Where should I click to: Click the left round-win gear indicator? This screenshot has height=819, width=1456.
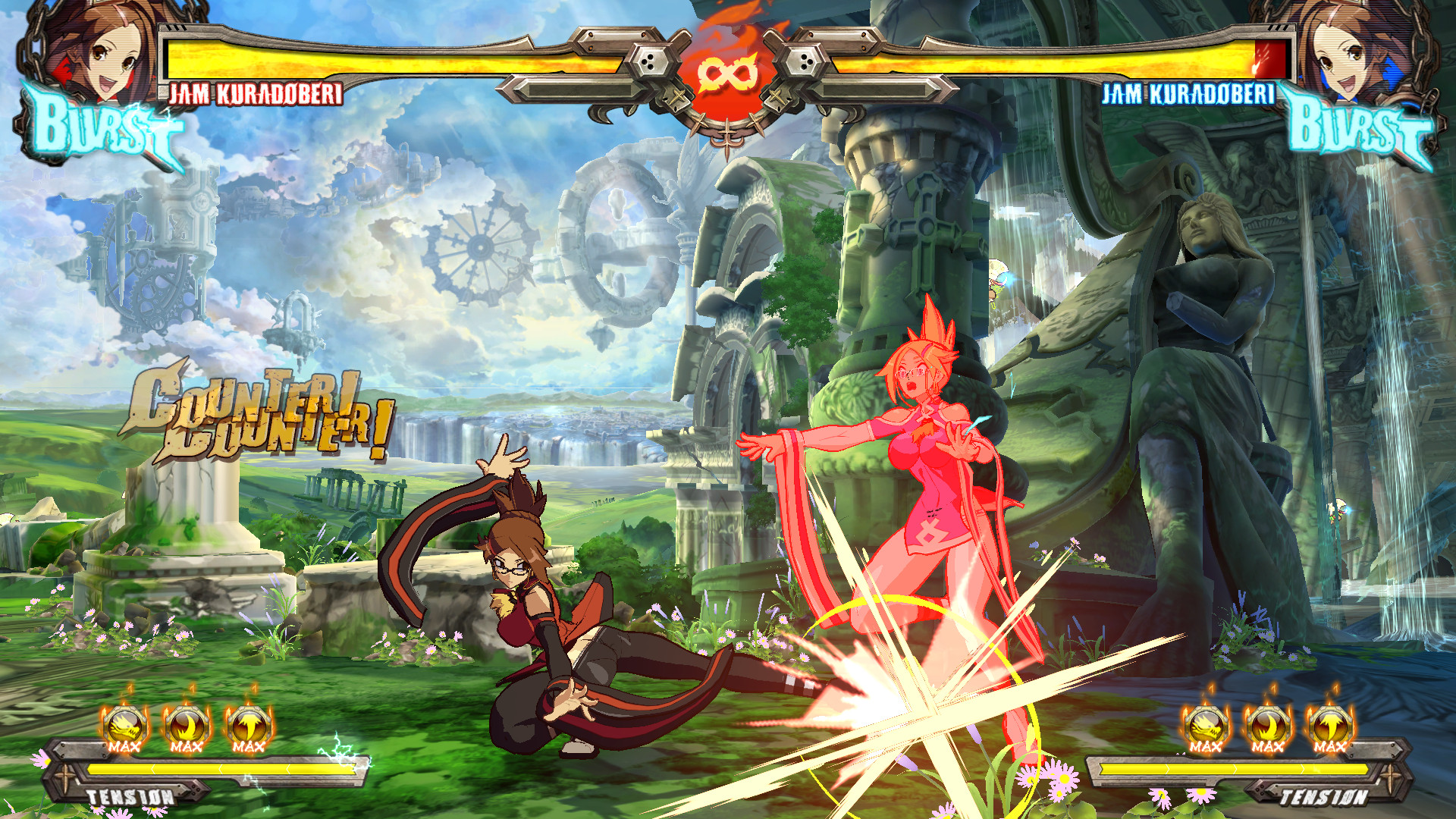pyautogui.click(x=649, y=59)
